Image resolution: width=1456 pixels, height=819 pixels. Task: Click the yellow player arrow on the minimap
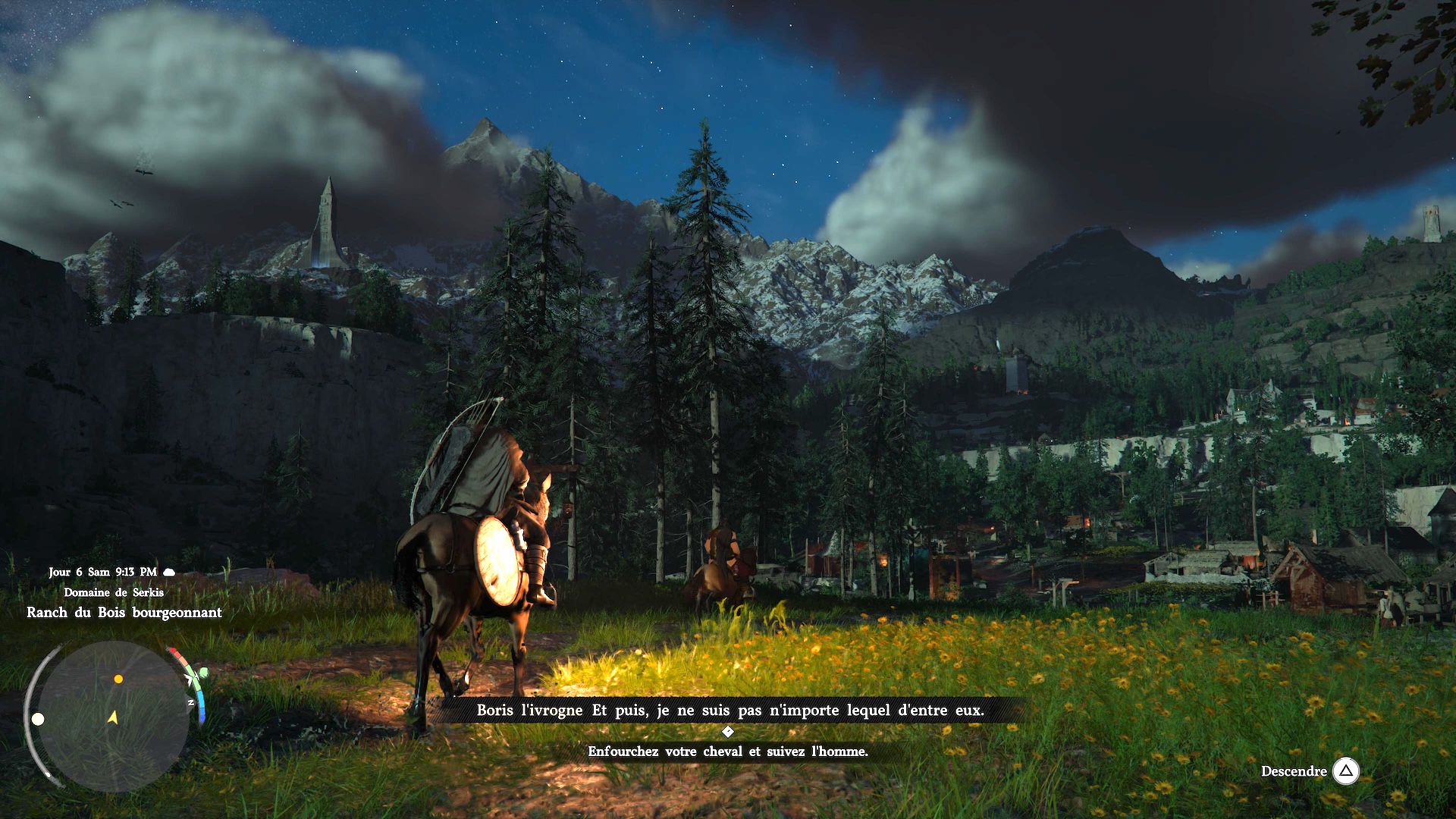point(113,717)
